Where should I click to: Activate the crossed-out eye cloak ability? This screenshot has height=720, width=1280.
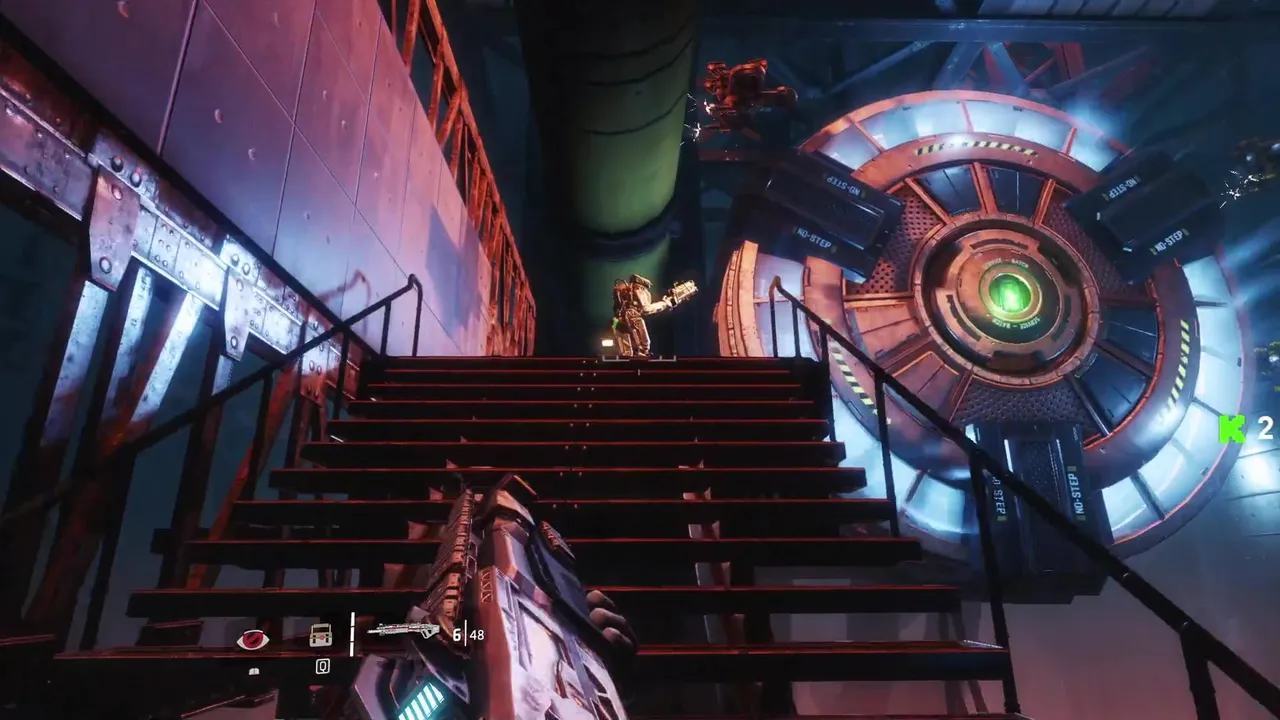tap(252, 639)
